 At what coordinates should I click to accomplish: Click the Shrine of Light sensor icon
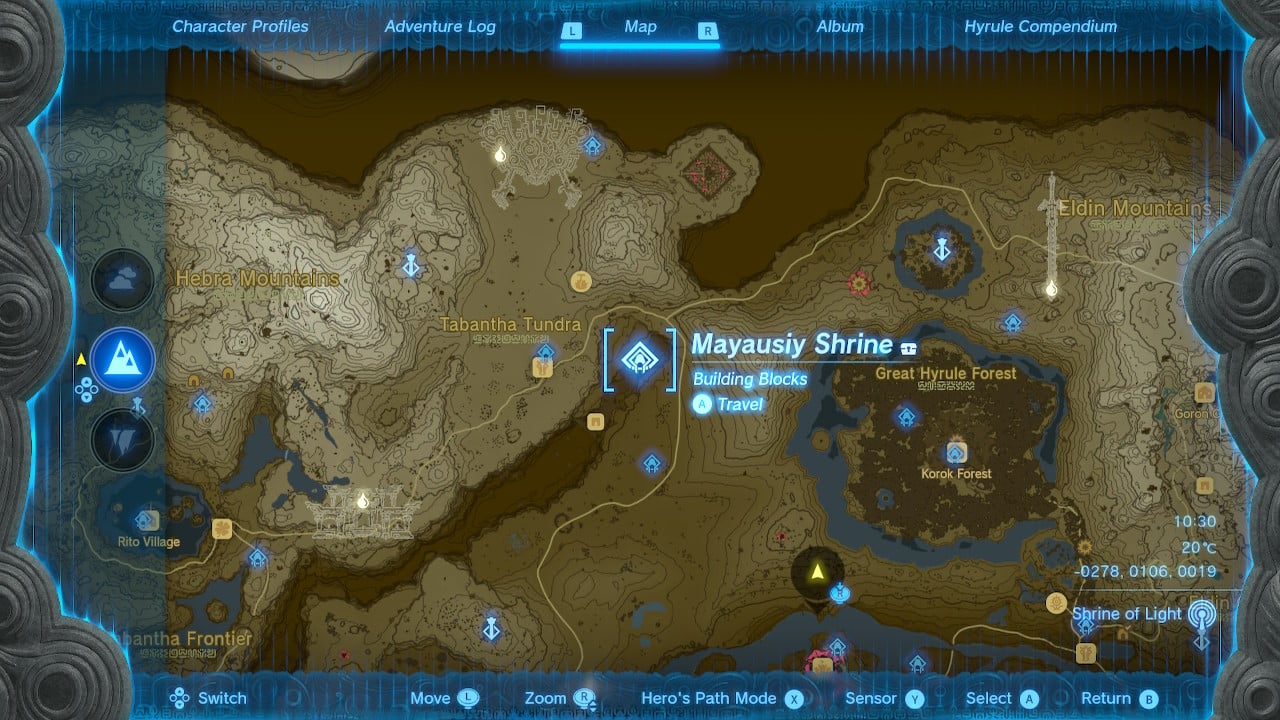point(1199,613)
